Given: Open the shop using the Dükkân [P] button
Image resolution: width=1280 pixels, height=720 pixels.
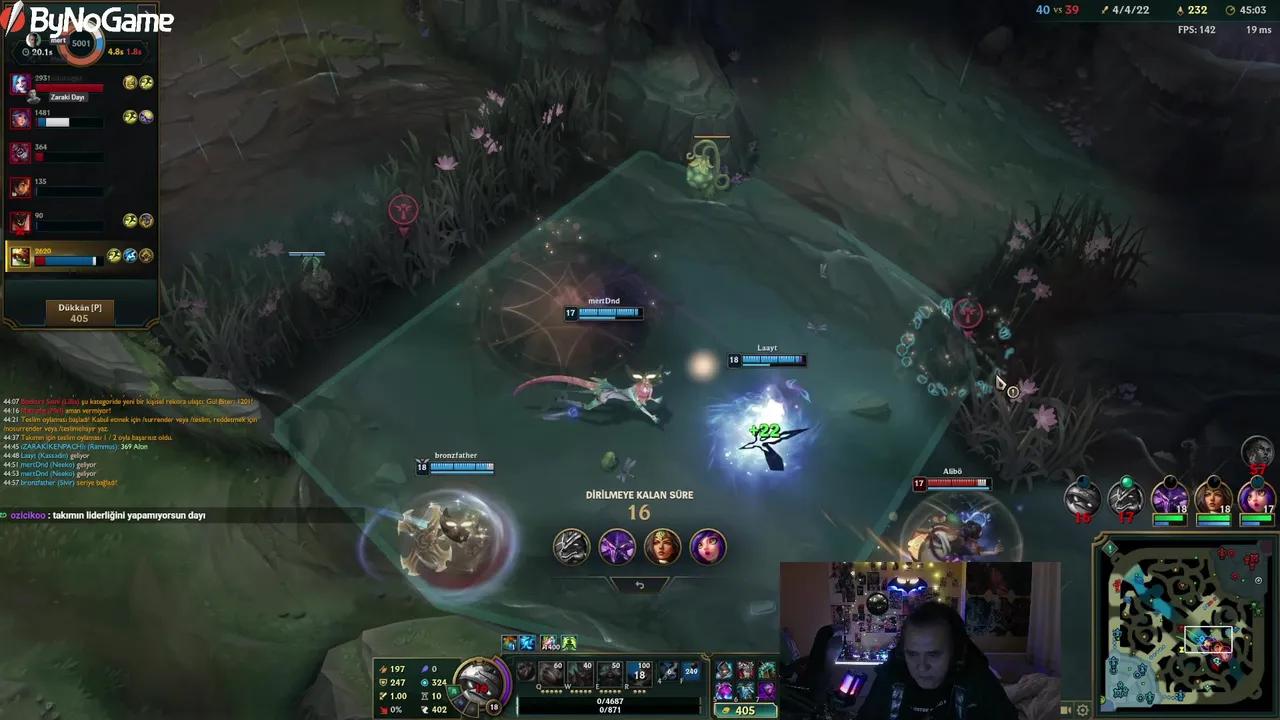Looking at the screenshot, I should coord(80,311).
